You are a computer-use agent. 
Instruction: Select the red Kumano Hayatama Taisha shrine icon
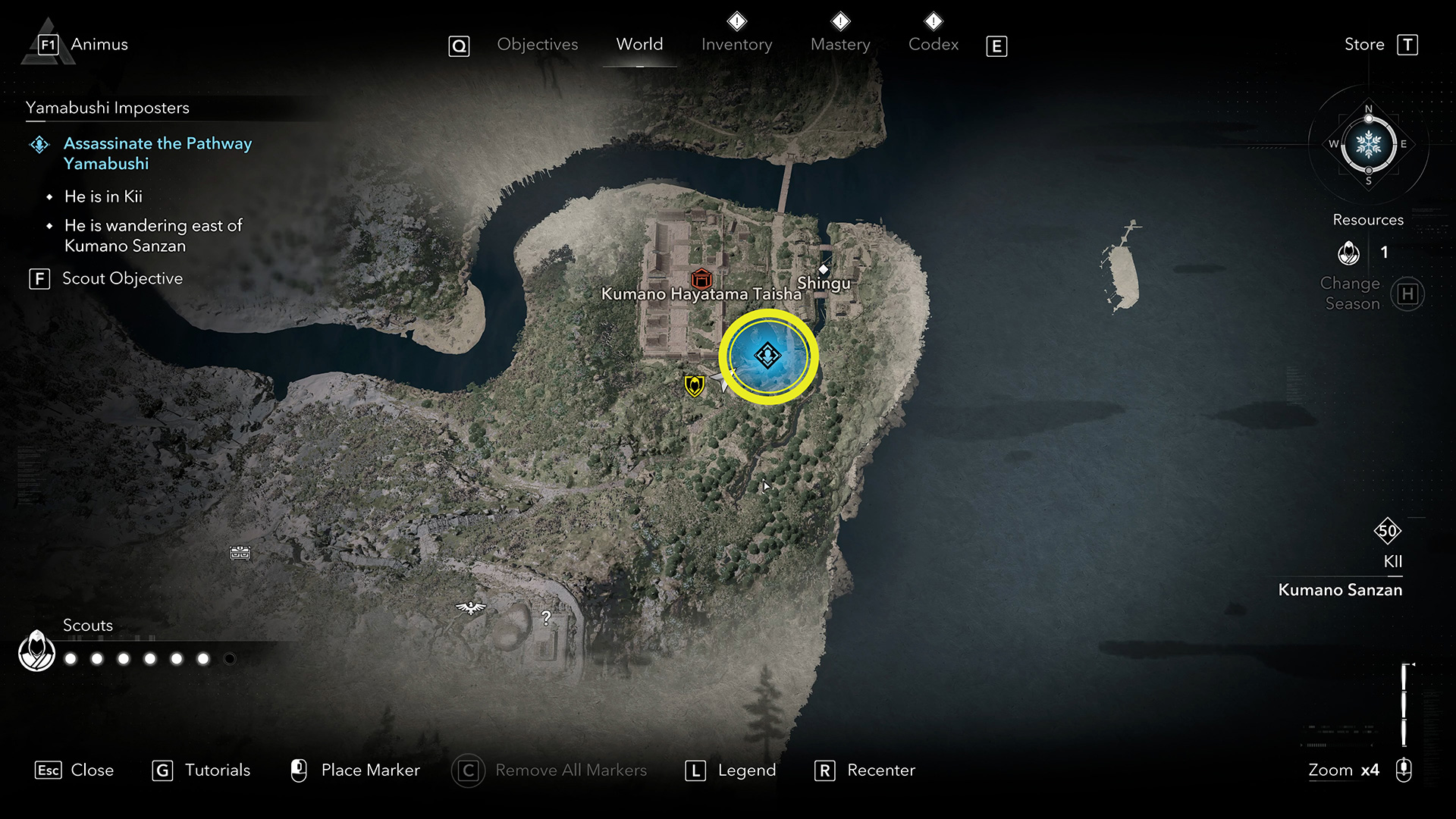(701, 278)
